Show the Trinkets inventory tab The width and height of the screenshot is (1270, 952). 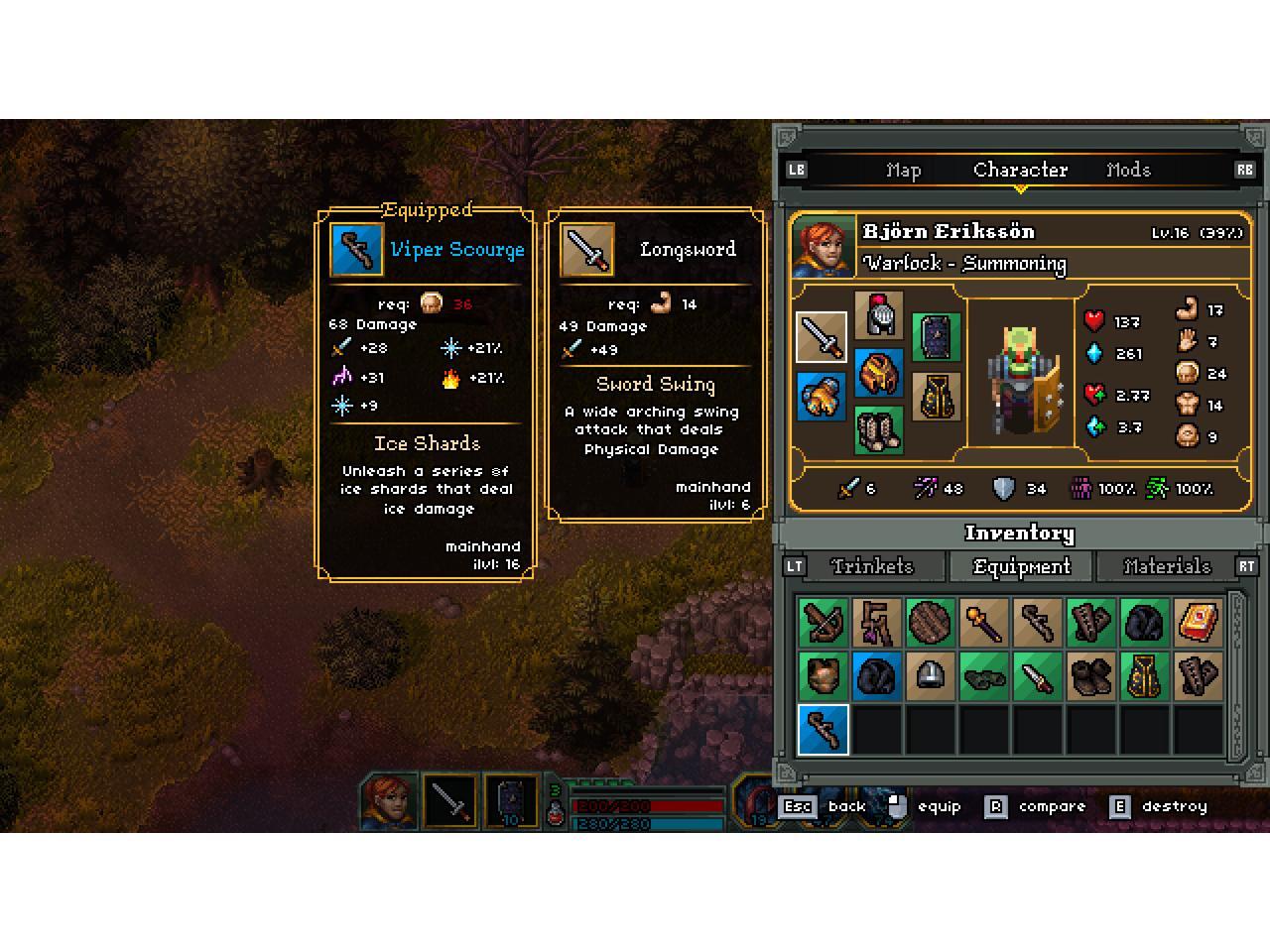(x=872, y=566)
